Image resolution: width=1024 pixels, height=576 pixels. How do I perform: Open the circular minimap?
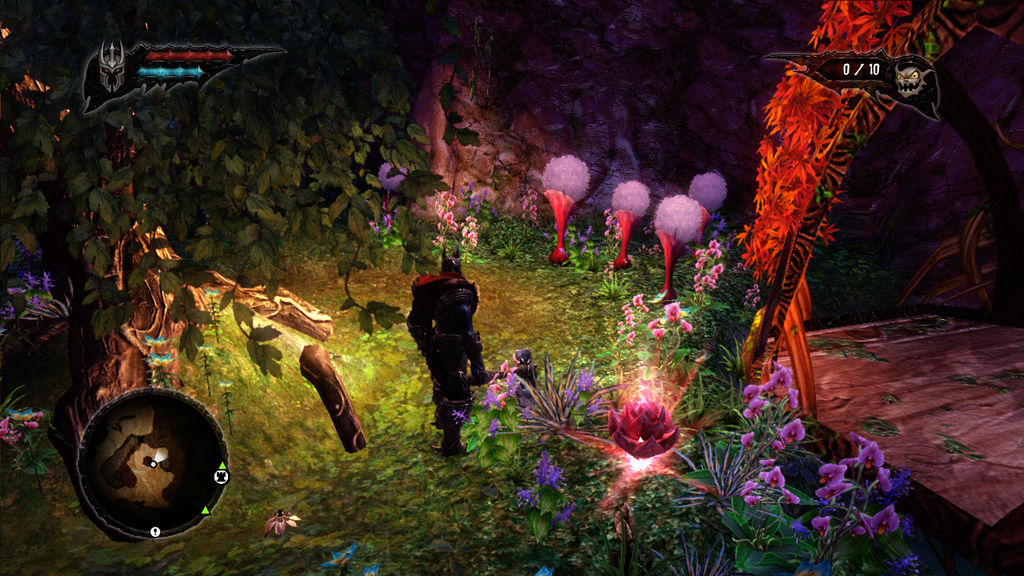coord(152,462)
